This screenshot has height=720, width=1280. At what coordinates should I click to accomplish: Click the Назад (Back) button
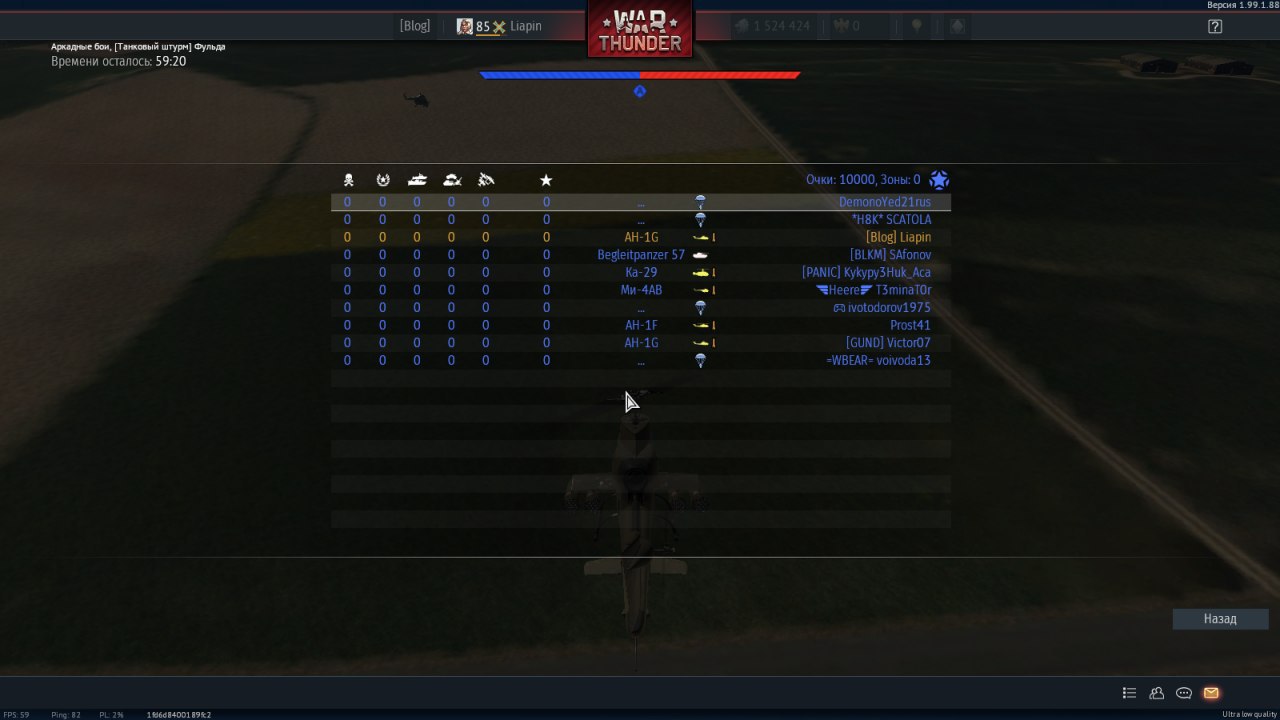[x=1220, y=619]
